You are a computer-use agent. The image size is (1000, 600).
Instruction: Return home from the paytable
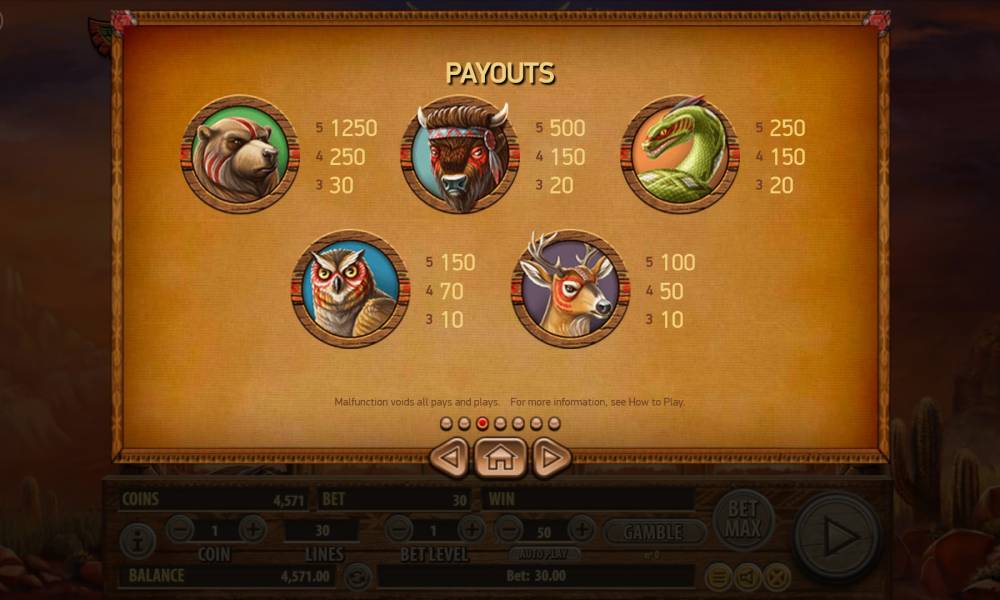click(500, 458)
